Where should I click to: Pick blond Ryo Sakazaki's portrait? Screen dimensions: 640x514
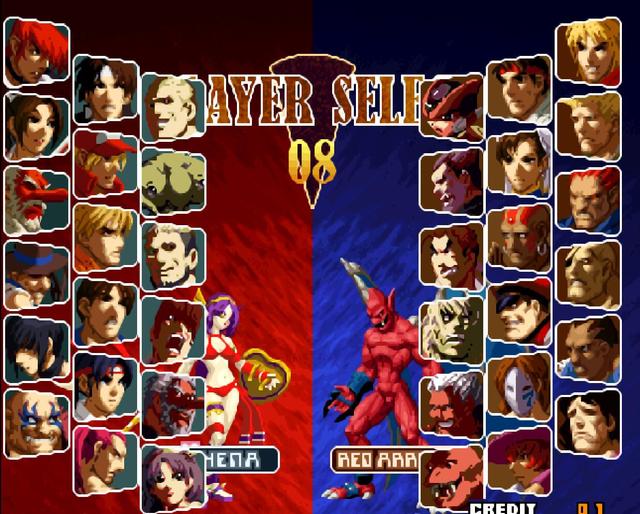104,236
